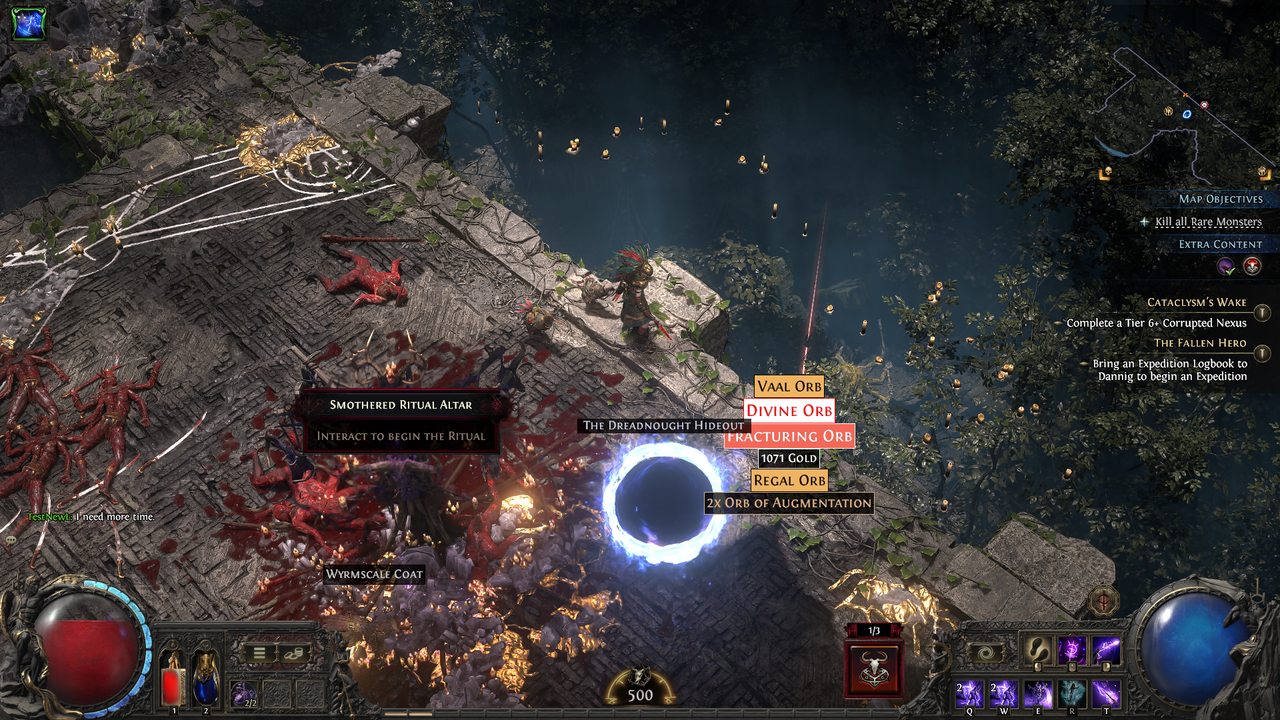Open the swirl button beside the skill bar

click(986, 652)
